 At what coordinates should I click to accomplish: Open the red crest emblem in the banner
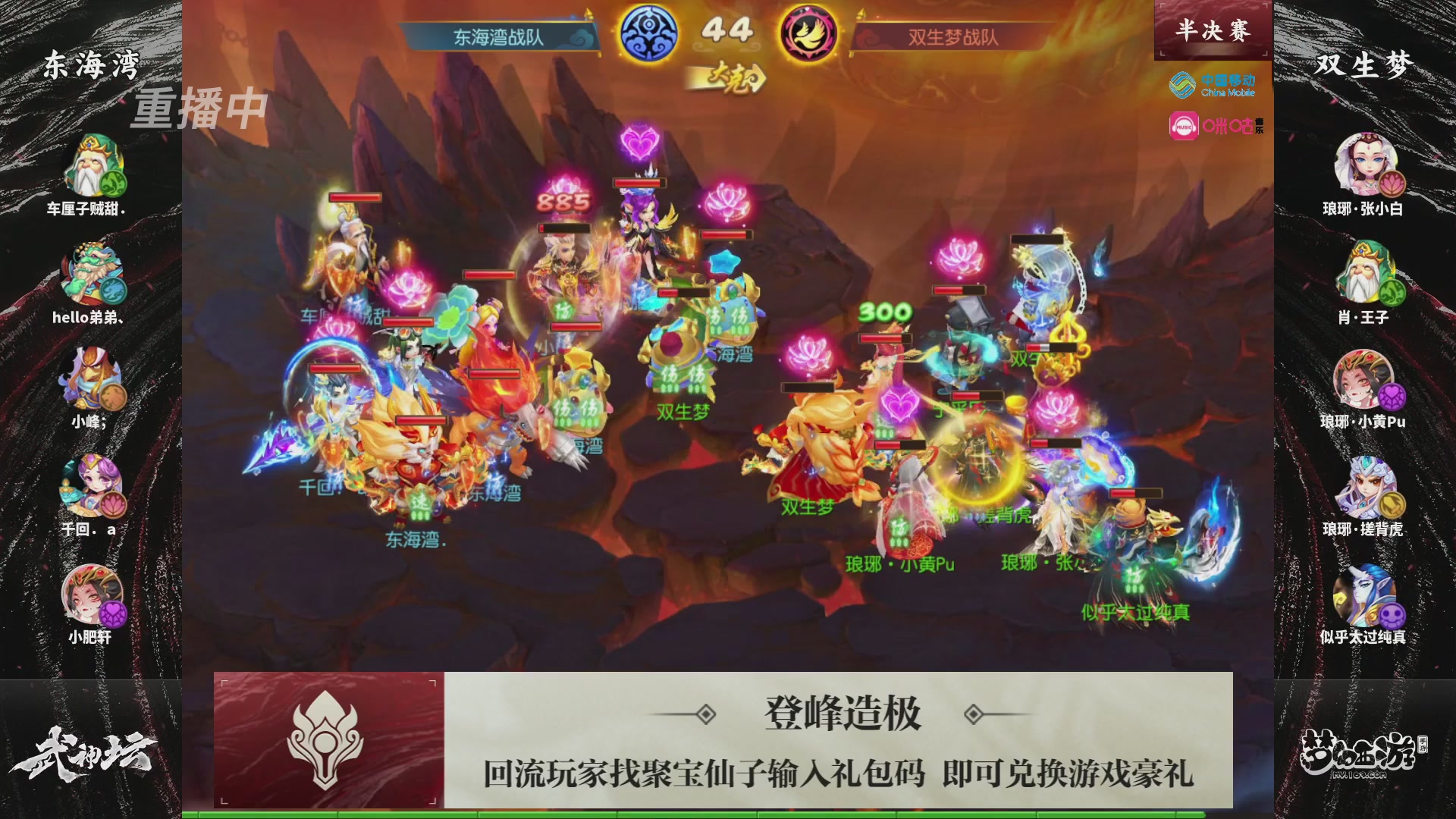click(326, 739)
